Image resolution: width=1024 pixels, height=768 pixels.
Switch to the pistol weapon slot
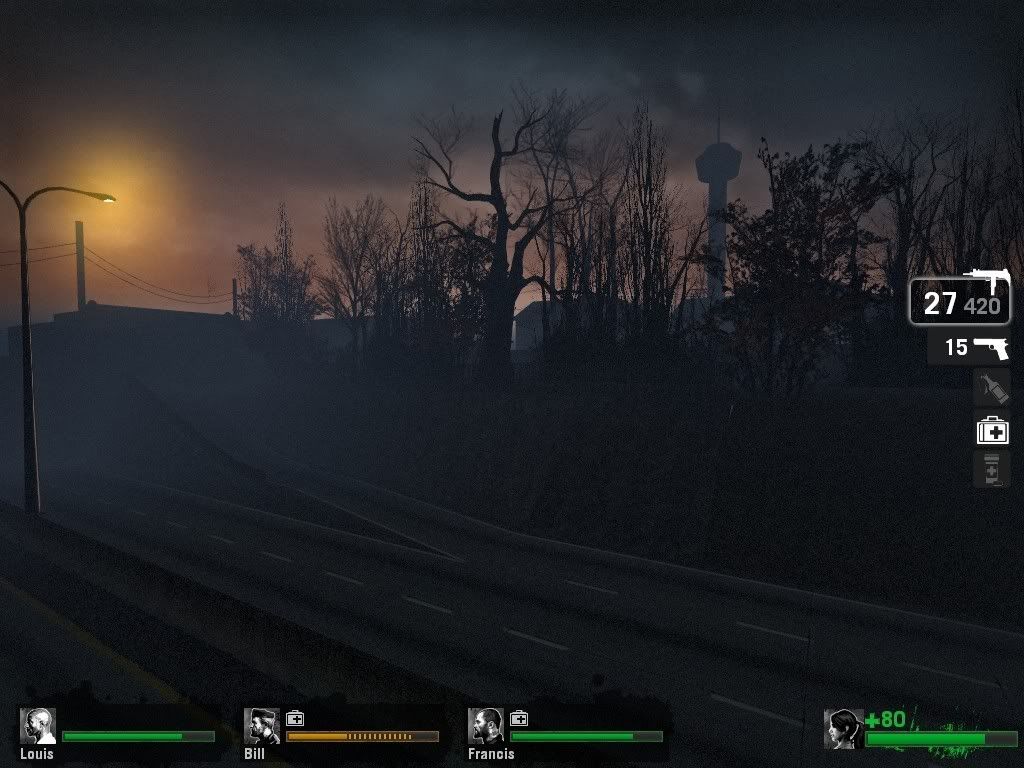click(969, 348)
